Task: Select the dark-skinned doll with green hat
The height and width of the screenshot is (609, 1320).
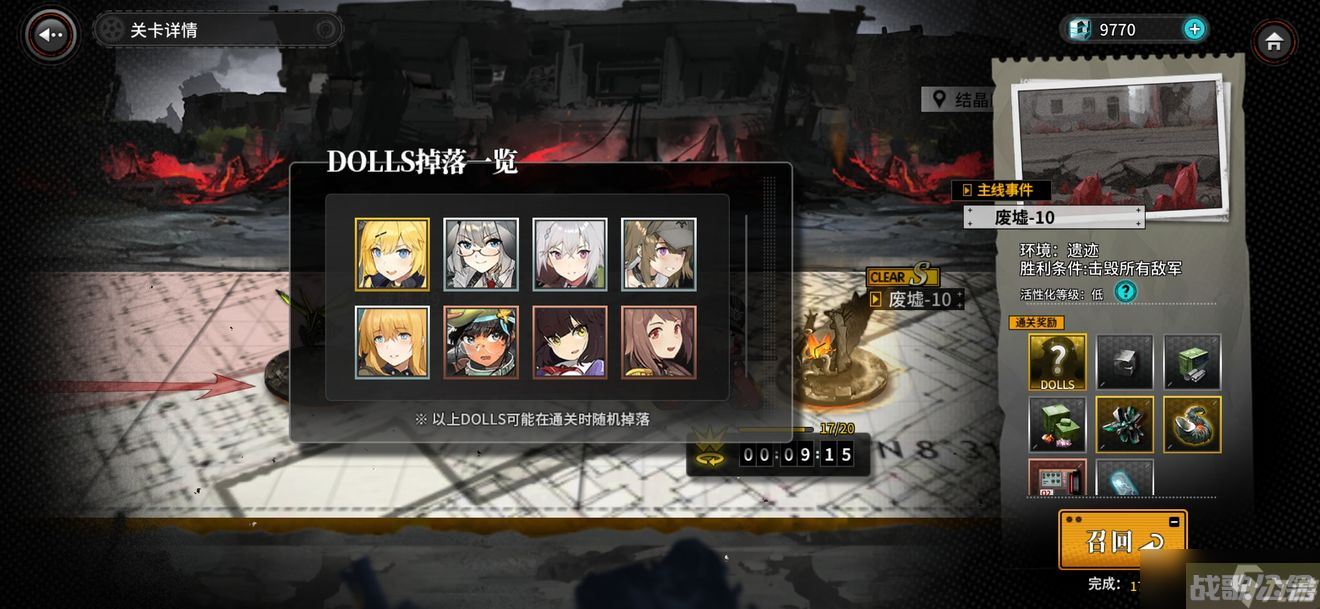Action: 481,342
